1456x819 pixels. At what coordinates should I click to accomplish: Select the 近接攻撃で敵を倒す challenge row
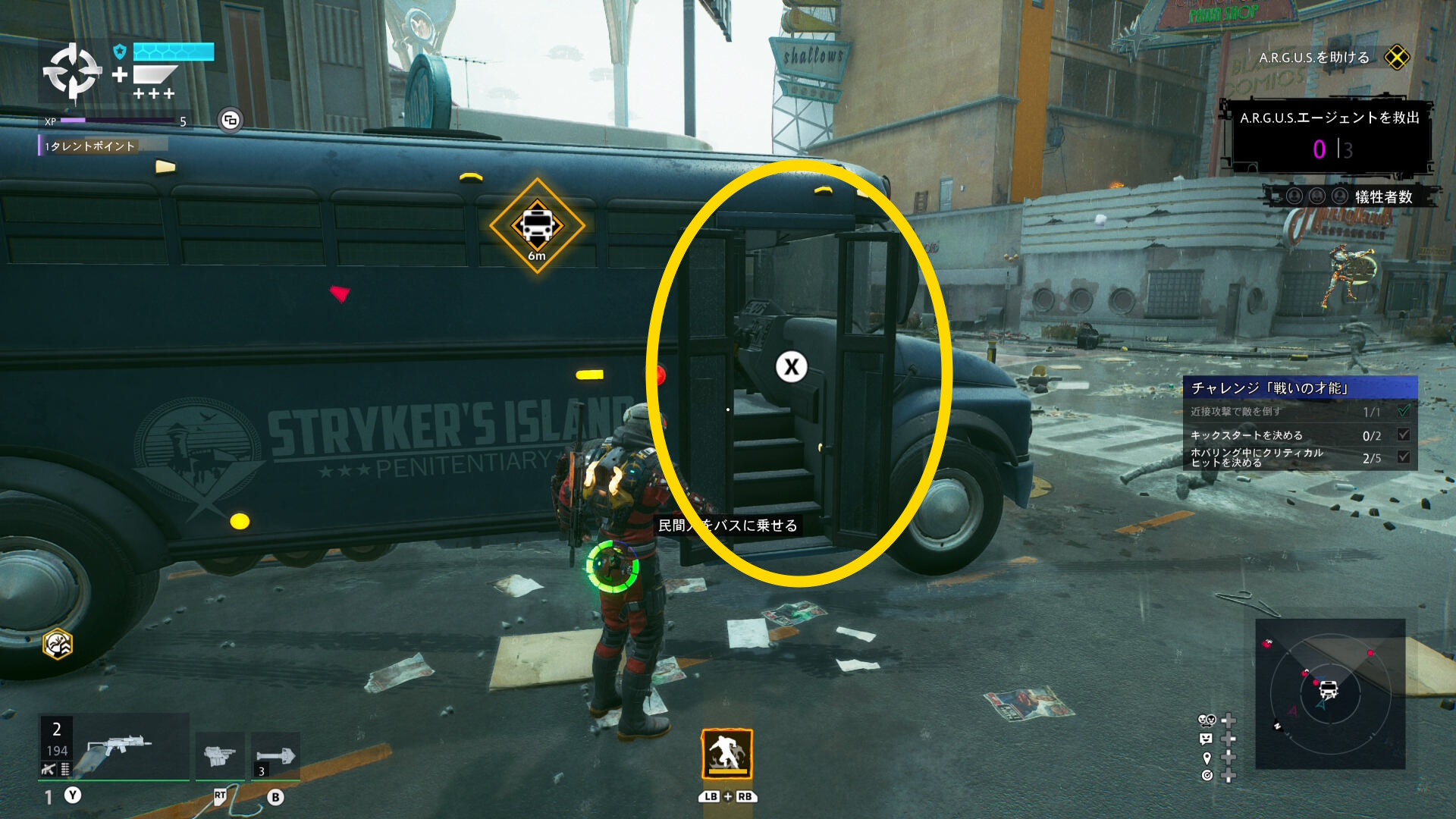click(1299, 412)
